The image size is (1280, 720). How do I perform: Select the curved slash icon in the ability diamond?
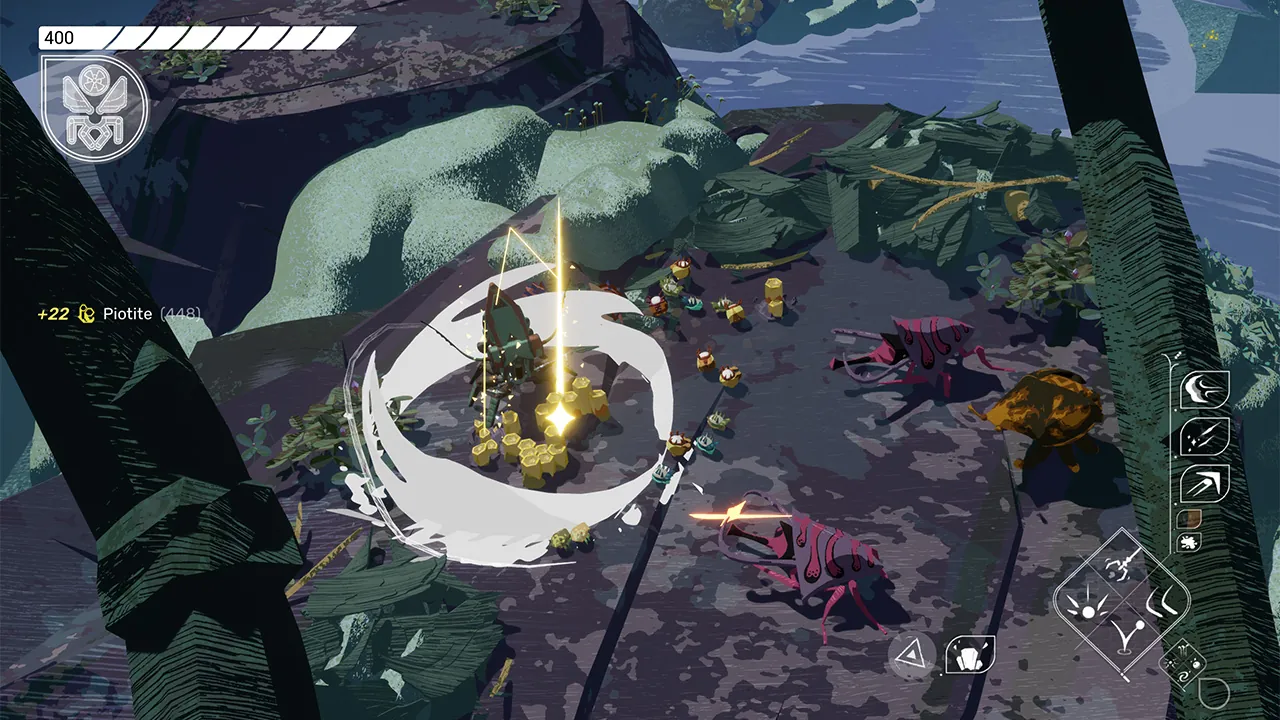coord(1160,600)
